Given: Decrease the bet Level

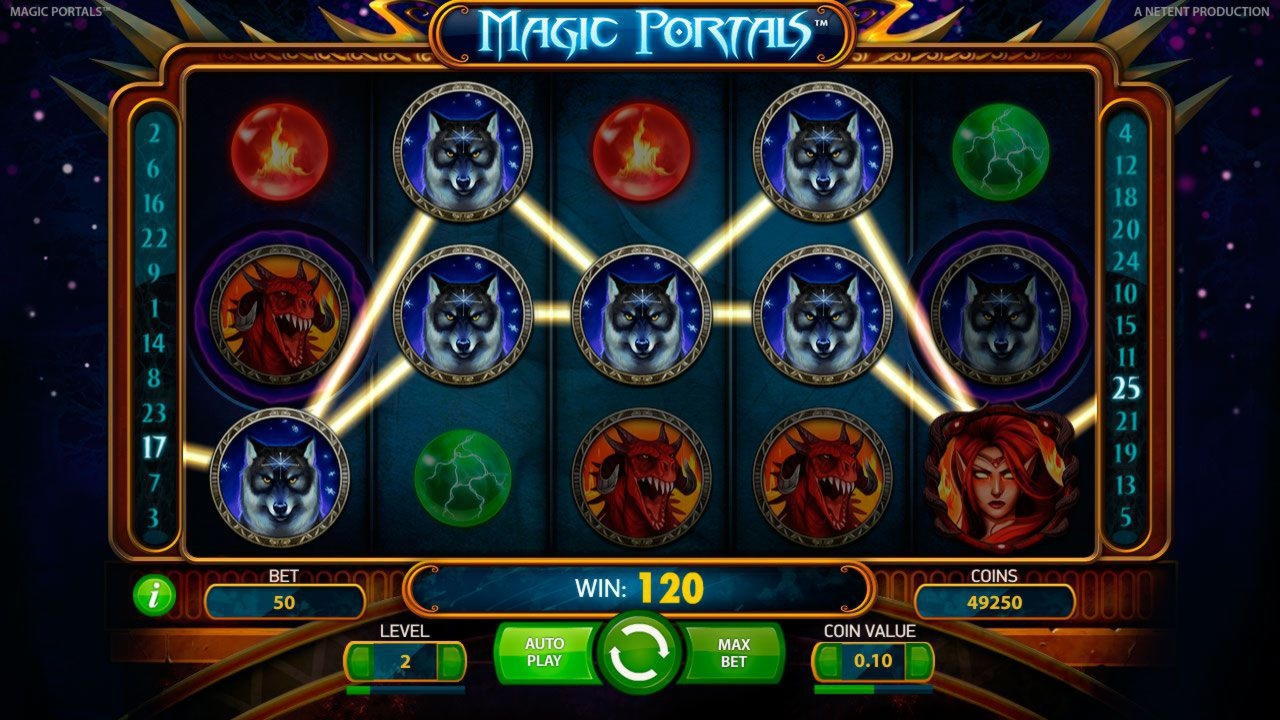Looking at the screenshot, I should coord(359,662).
